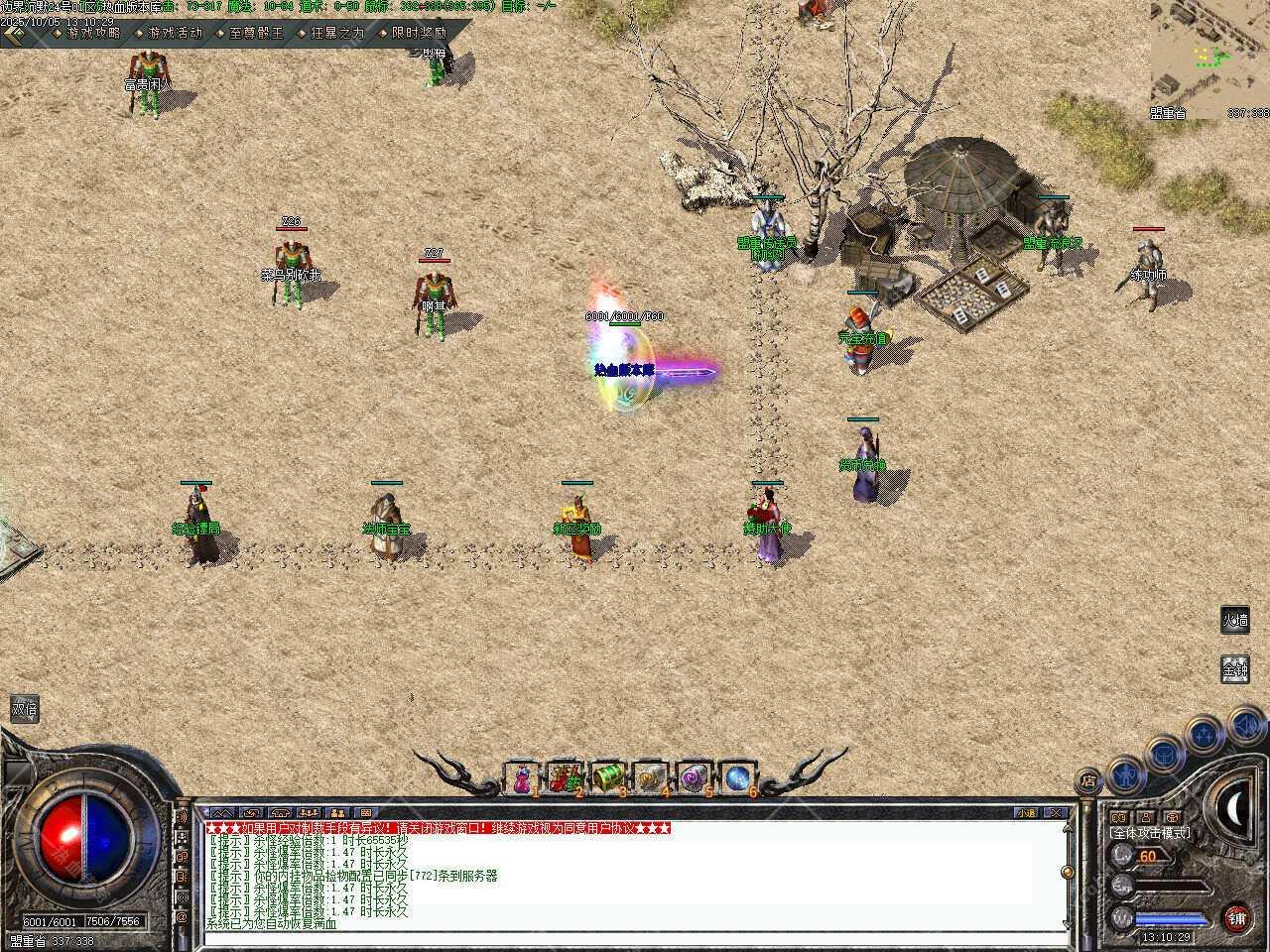This screenshot has height=952, width=1270.
Task: Use the purple swirl scroll in slot 5
Action: pyautogui.click(x=694, y=779)
